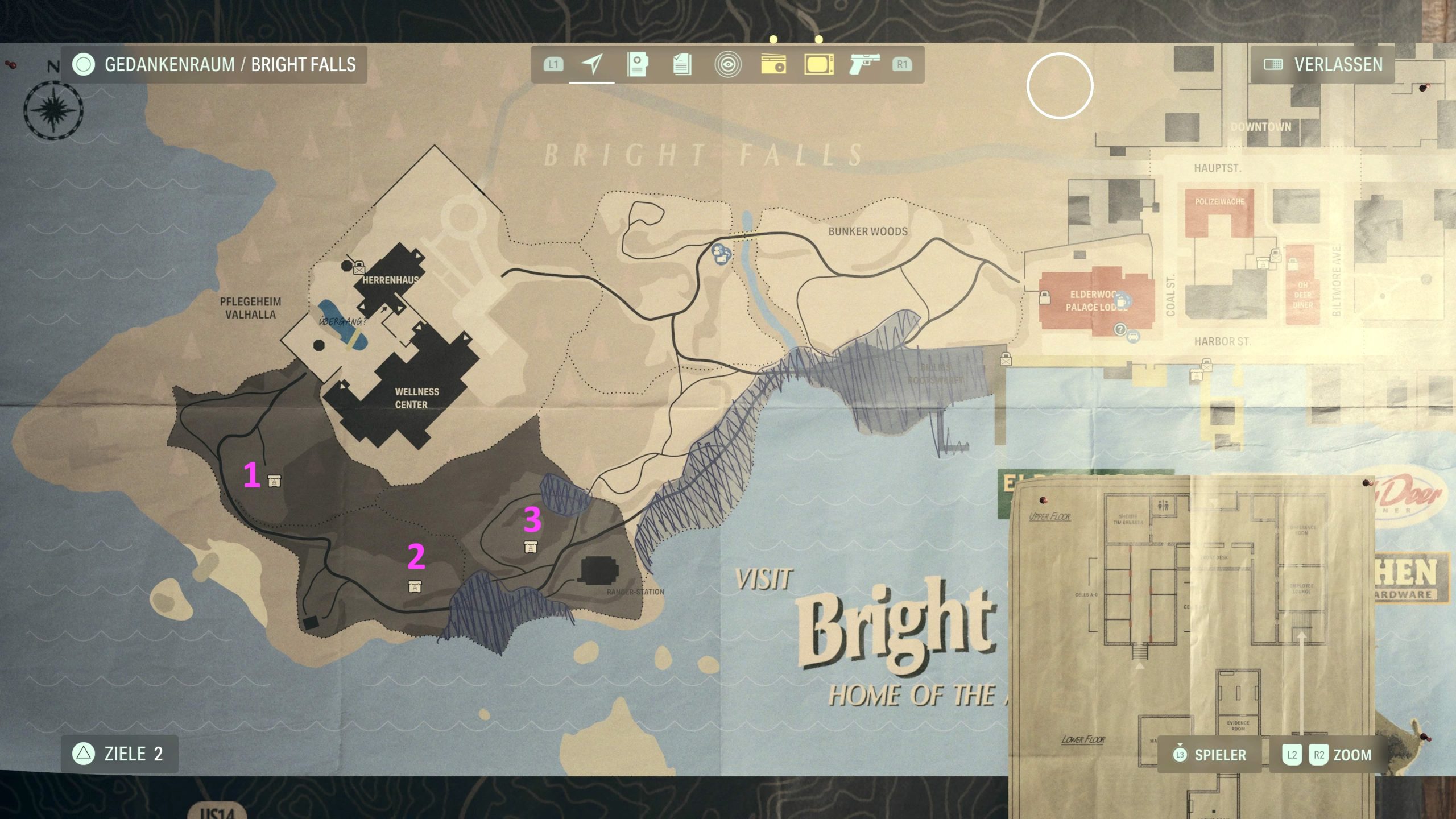Click the Verlassen exit button
This screenshot has height=819, width=1456.
(x=1323, y=64)
